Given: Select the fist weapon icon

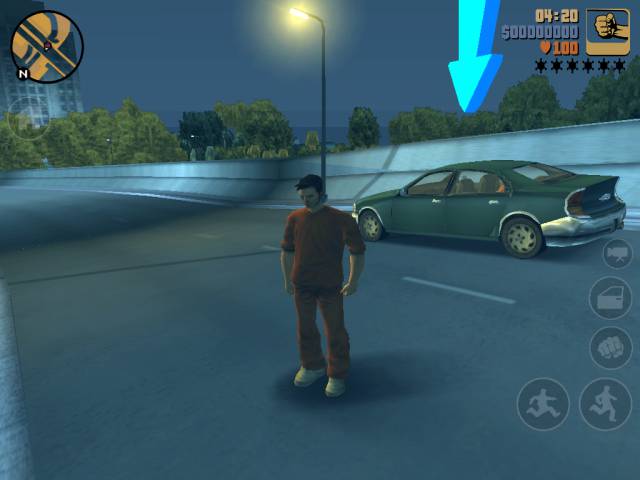Looking at the screenshot, I should pos(607,32).
